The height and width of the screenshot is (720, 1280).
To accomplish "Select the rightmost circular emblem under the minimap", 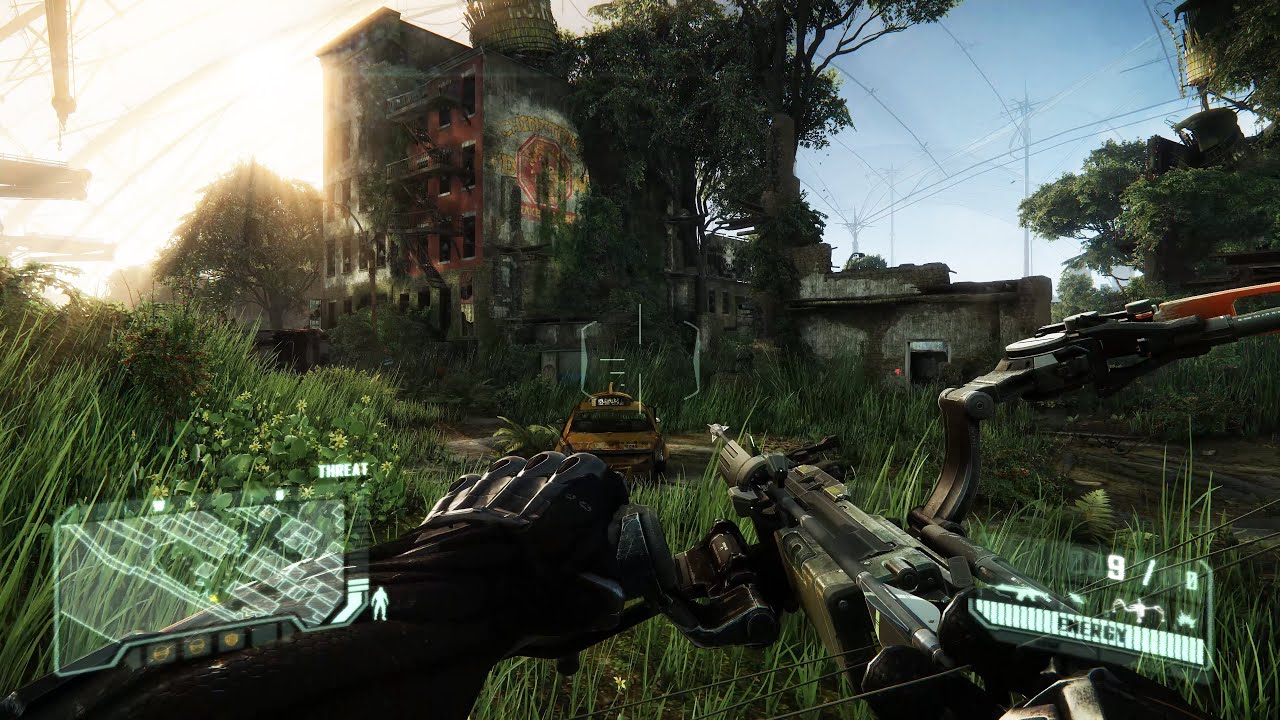I will click(x=229, y=640).
